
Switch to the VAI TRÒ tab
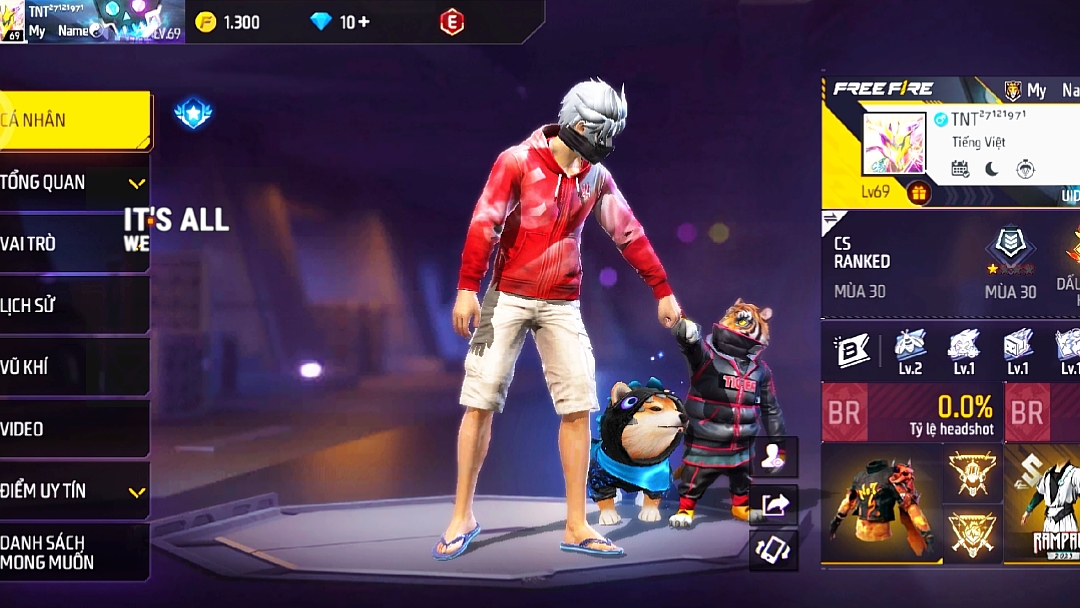(74, 244)
